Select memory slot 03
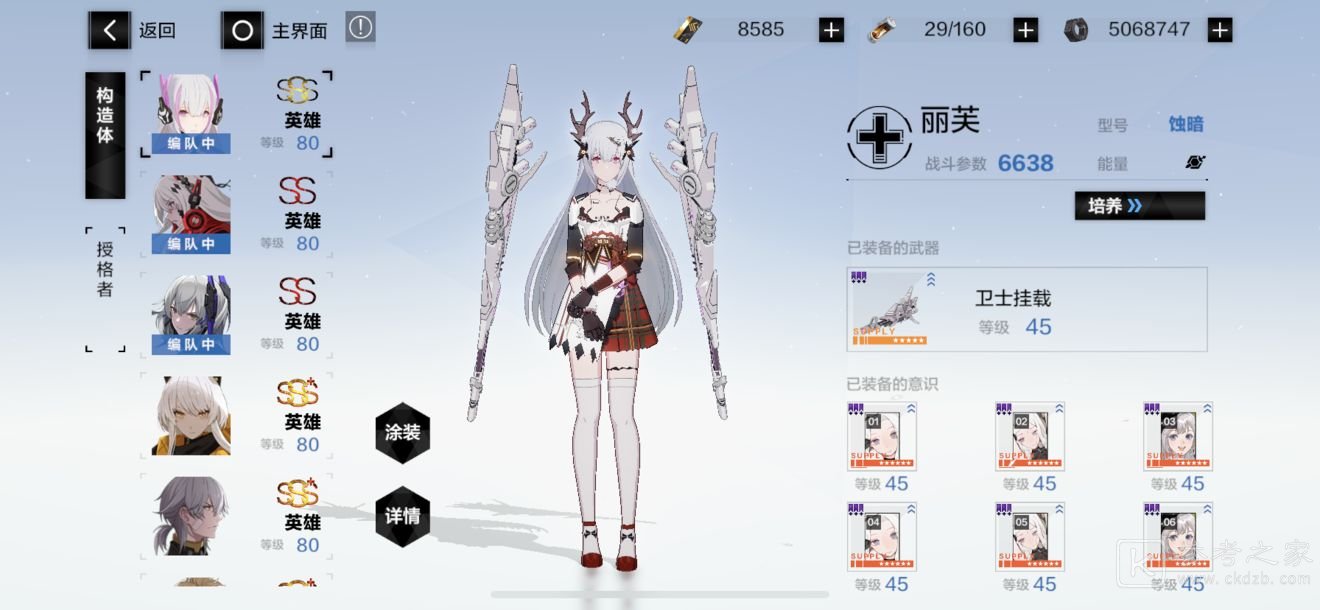1320x610 pixels. 1177,437
